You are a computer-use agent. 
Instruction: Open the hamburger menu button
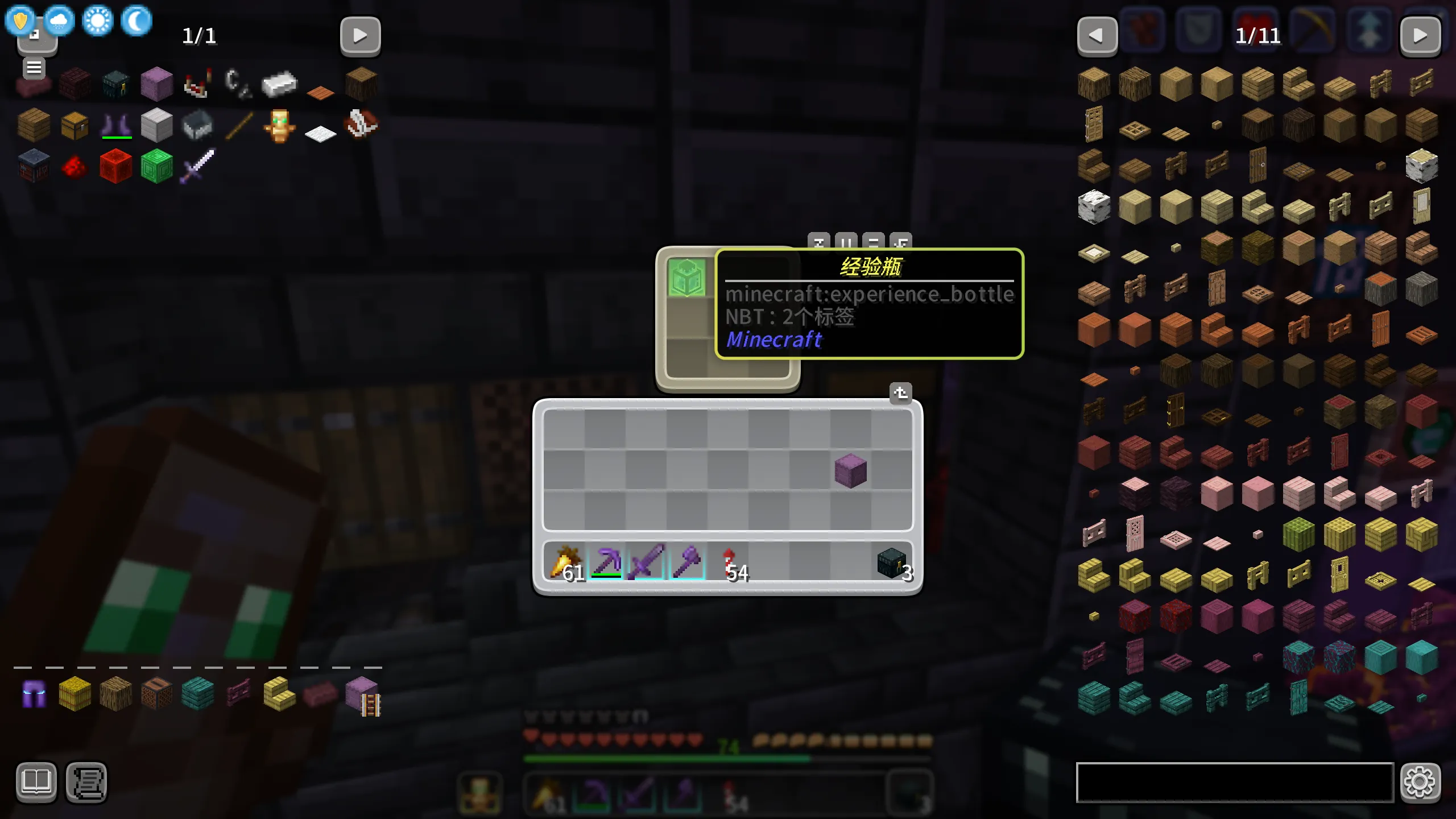(x=34, y=68)
